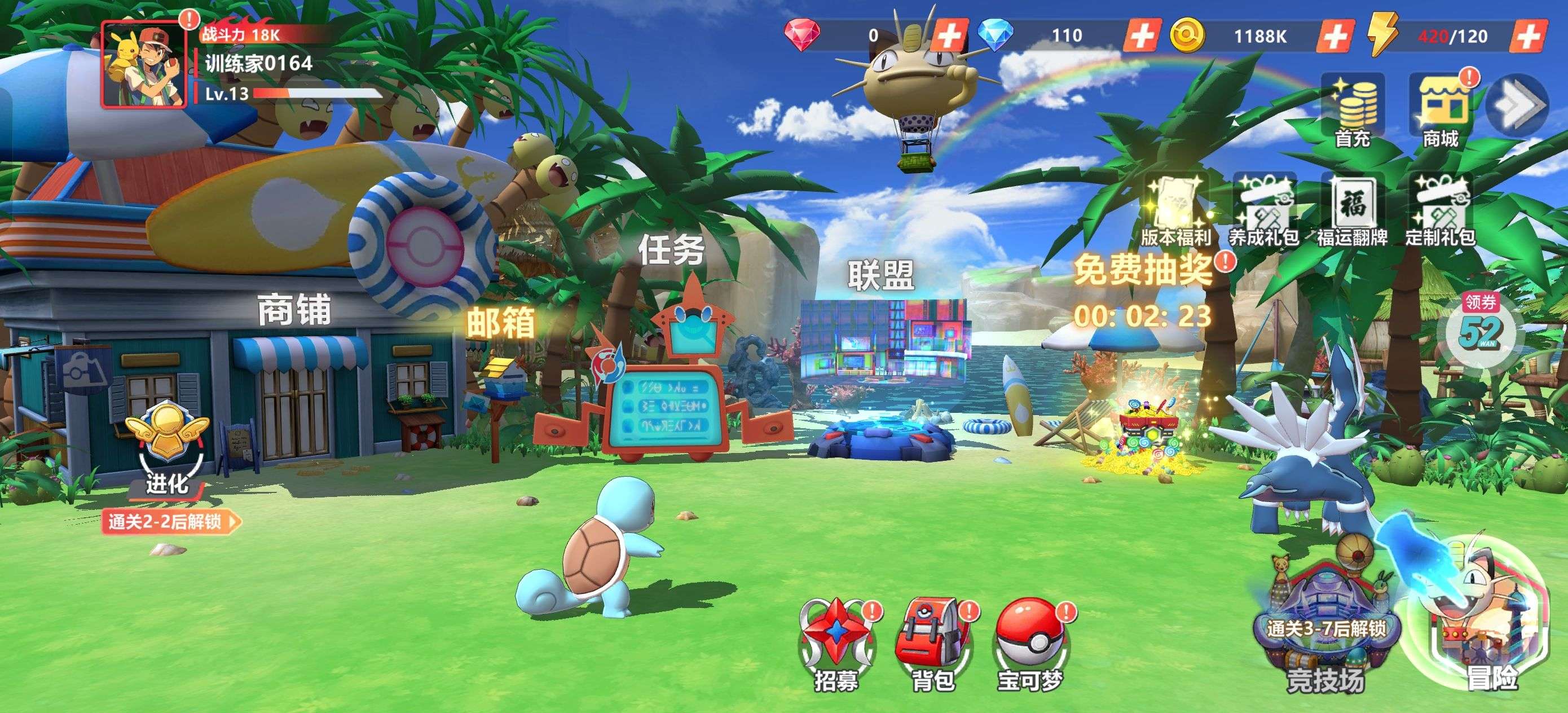Open 福运翻牌 lucky card flip
This screenshot has width=1568, height=713.
tap(1352, 210)
